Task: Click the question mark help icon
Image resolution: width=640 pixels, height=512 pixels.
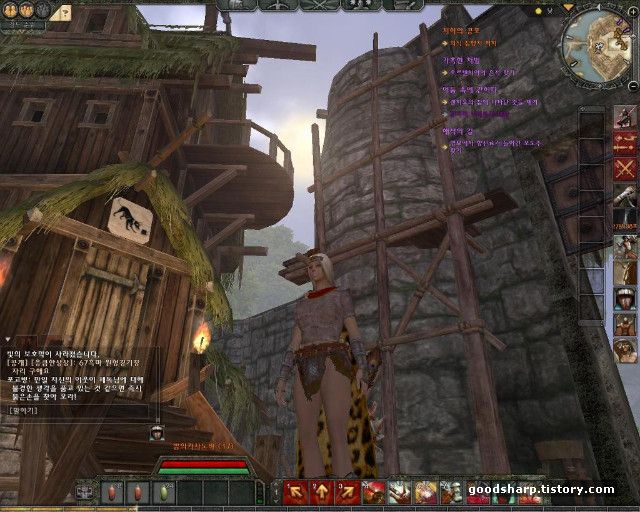Action: (x=63, y=12)
